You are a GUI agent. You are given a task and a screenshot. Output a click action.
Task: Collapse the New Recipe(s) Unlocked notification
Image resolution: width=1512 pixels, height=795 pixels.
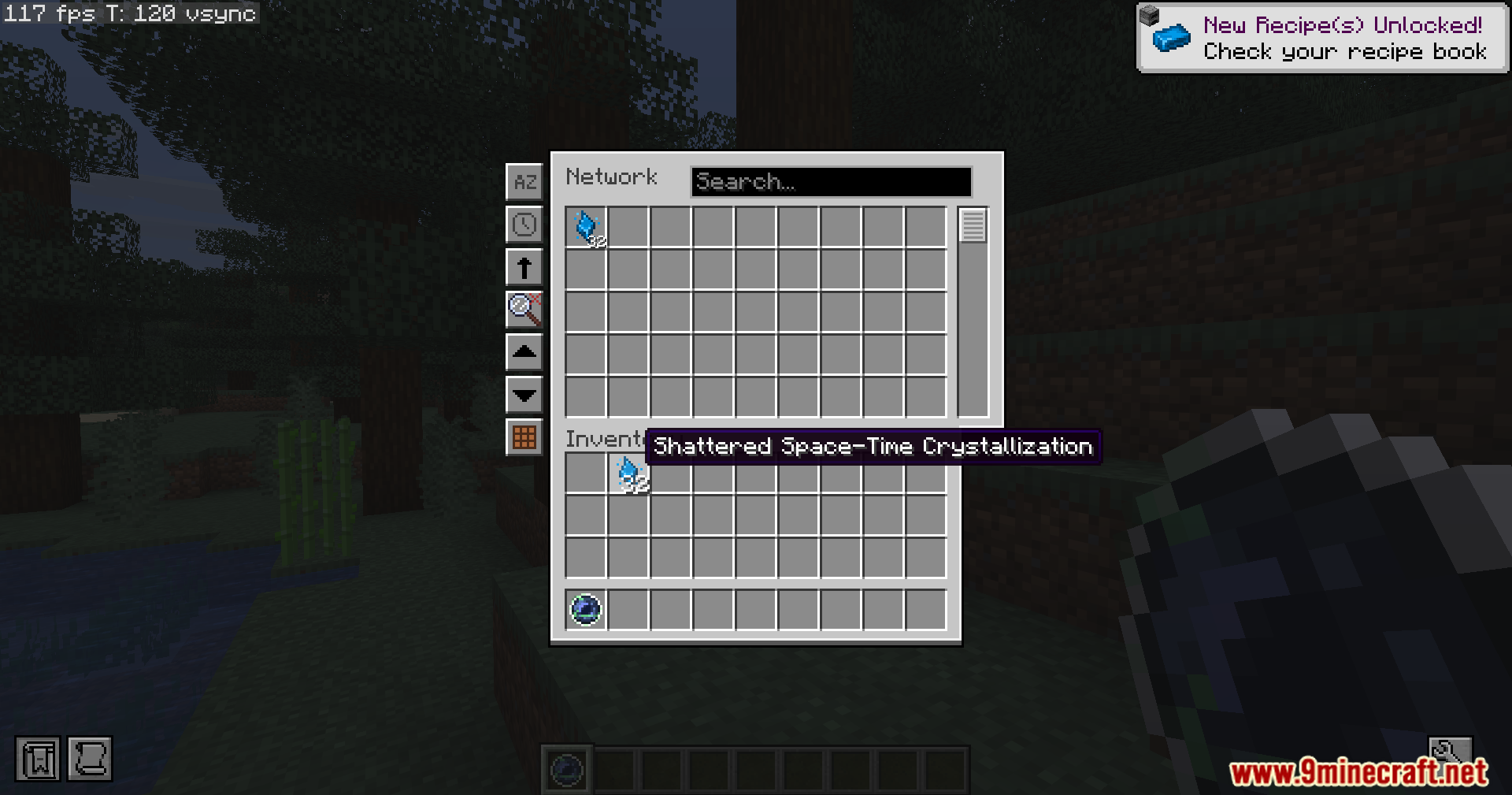[1321, 37]
